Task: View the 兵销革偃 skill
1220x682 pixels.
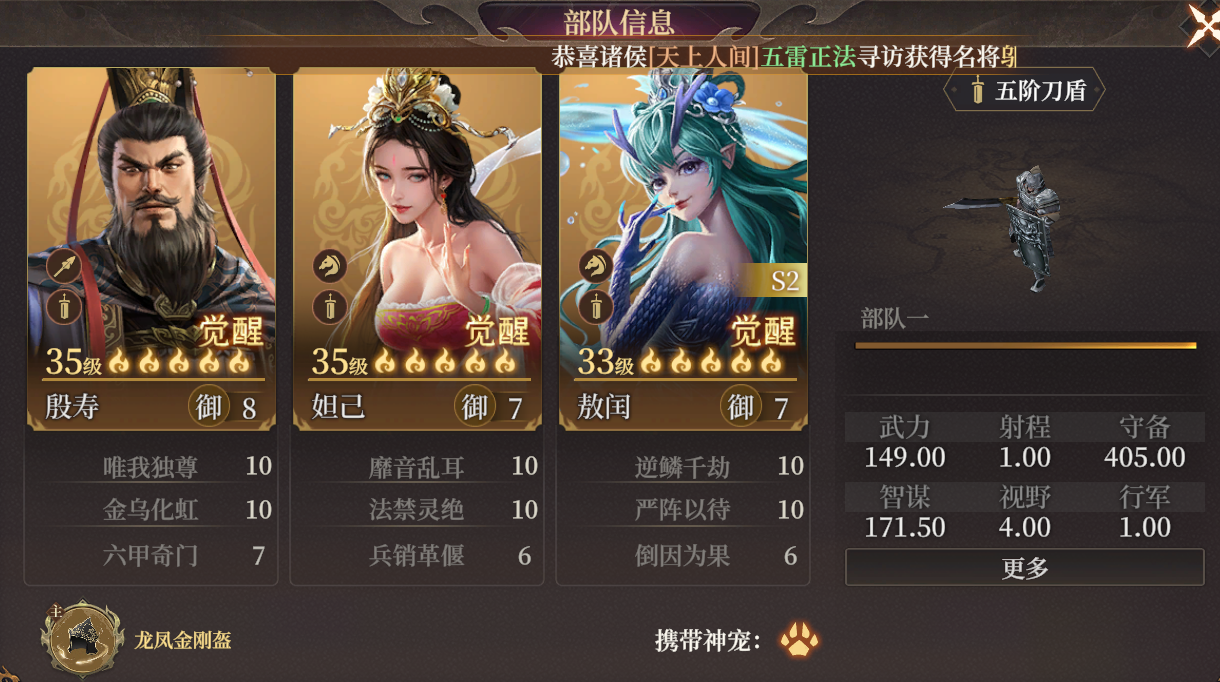Action: click(416, 555)
